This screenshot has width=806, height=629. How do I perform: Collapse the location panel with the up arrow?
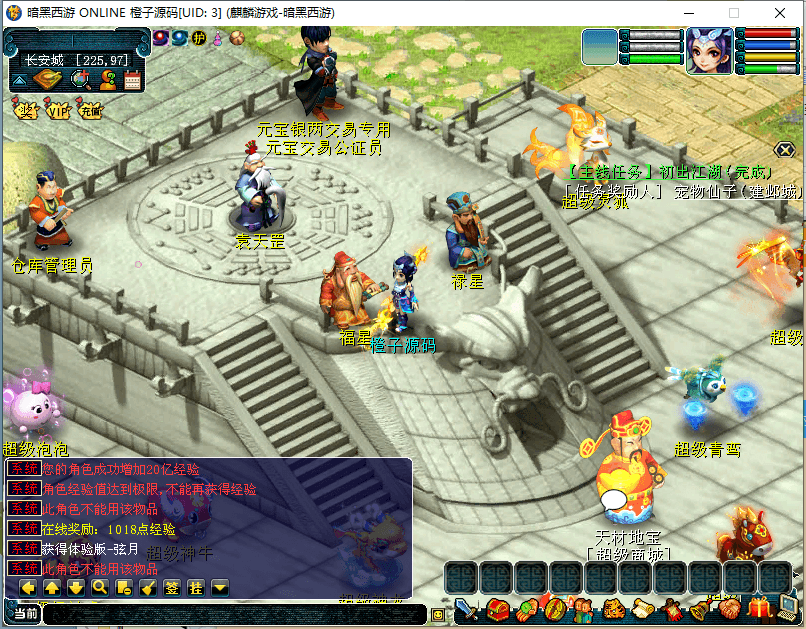[x=19, y=80]
